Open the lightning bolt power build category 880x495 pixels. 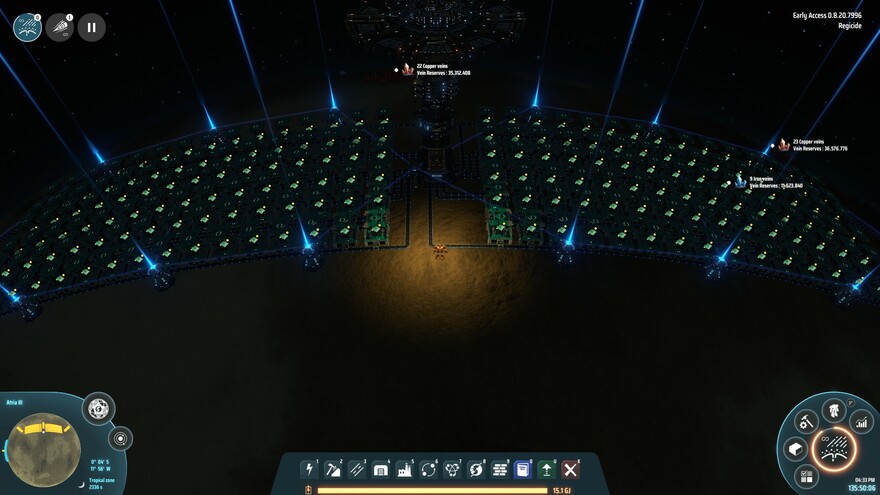pos(309,469)
